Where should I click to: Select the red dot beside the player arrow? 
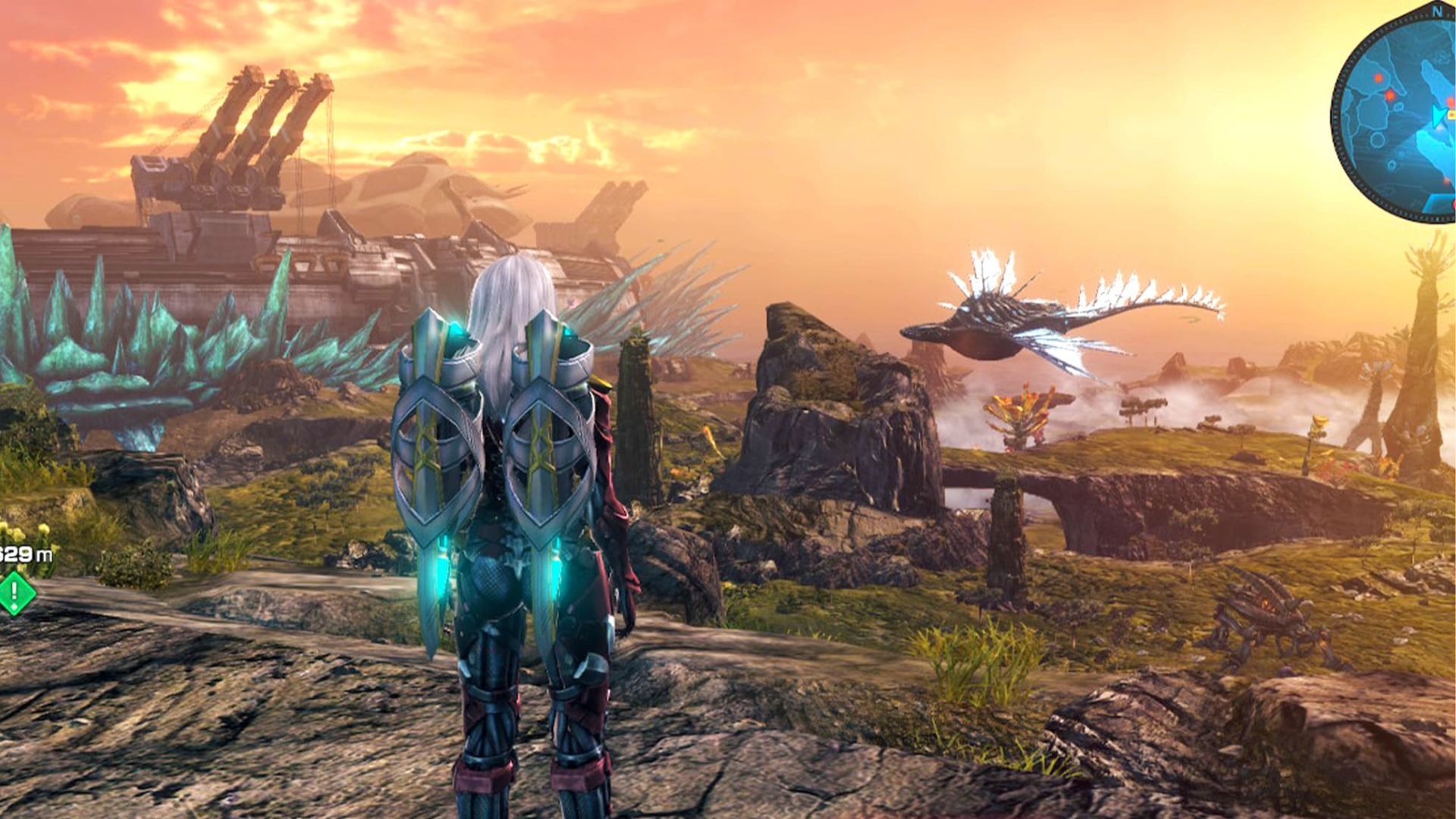1451,101
